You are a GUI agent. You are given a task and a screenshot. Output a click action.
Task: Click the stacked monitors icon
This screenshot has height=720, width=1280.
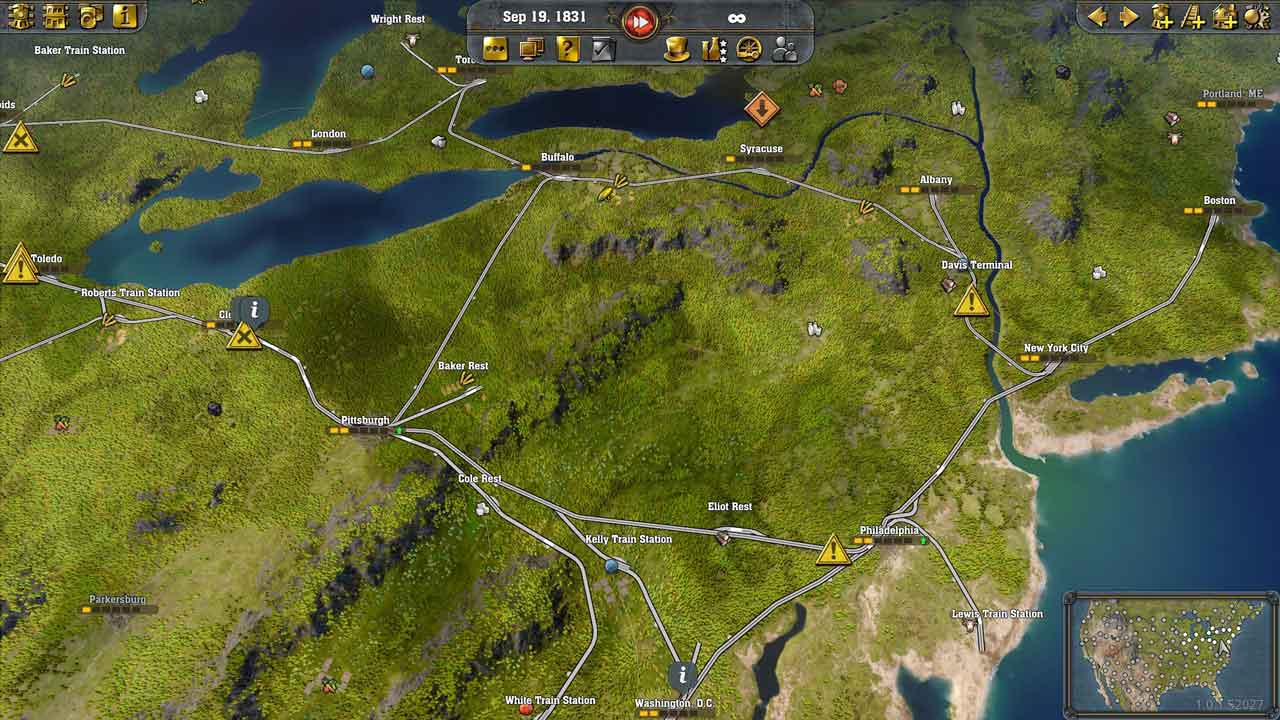pos(532,48)
